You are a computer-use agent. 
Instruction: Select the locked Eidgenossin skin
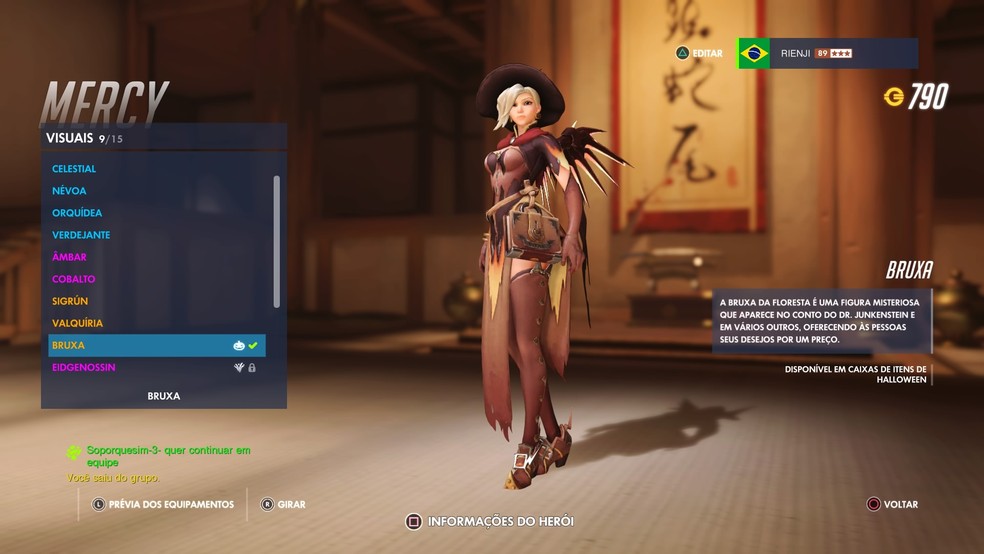click(x=84, y=367)
